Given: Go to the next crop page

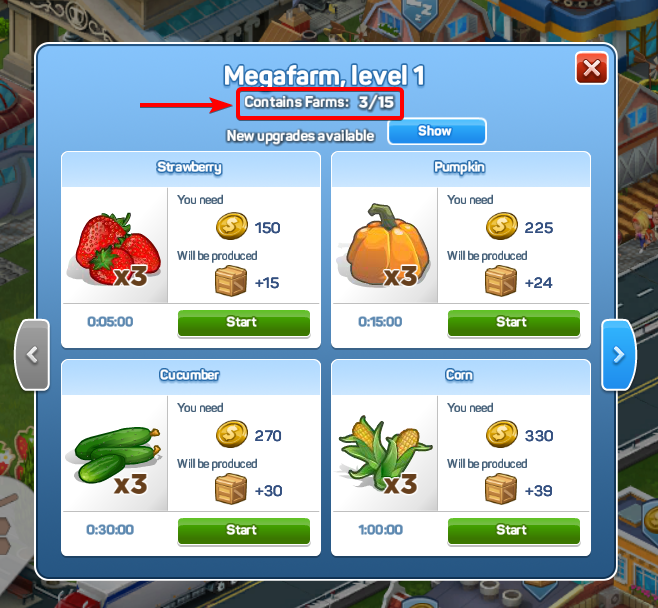Looking at the screenshot, I should pos(618,354).
